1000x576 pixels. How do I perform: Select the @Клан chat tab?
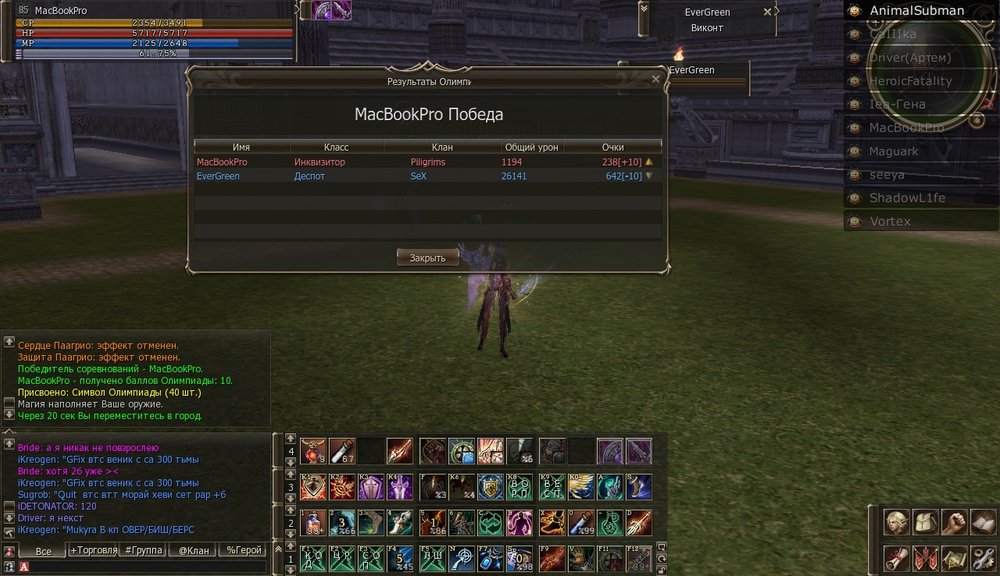tap(194, 550)
